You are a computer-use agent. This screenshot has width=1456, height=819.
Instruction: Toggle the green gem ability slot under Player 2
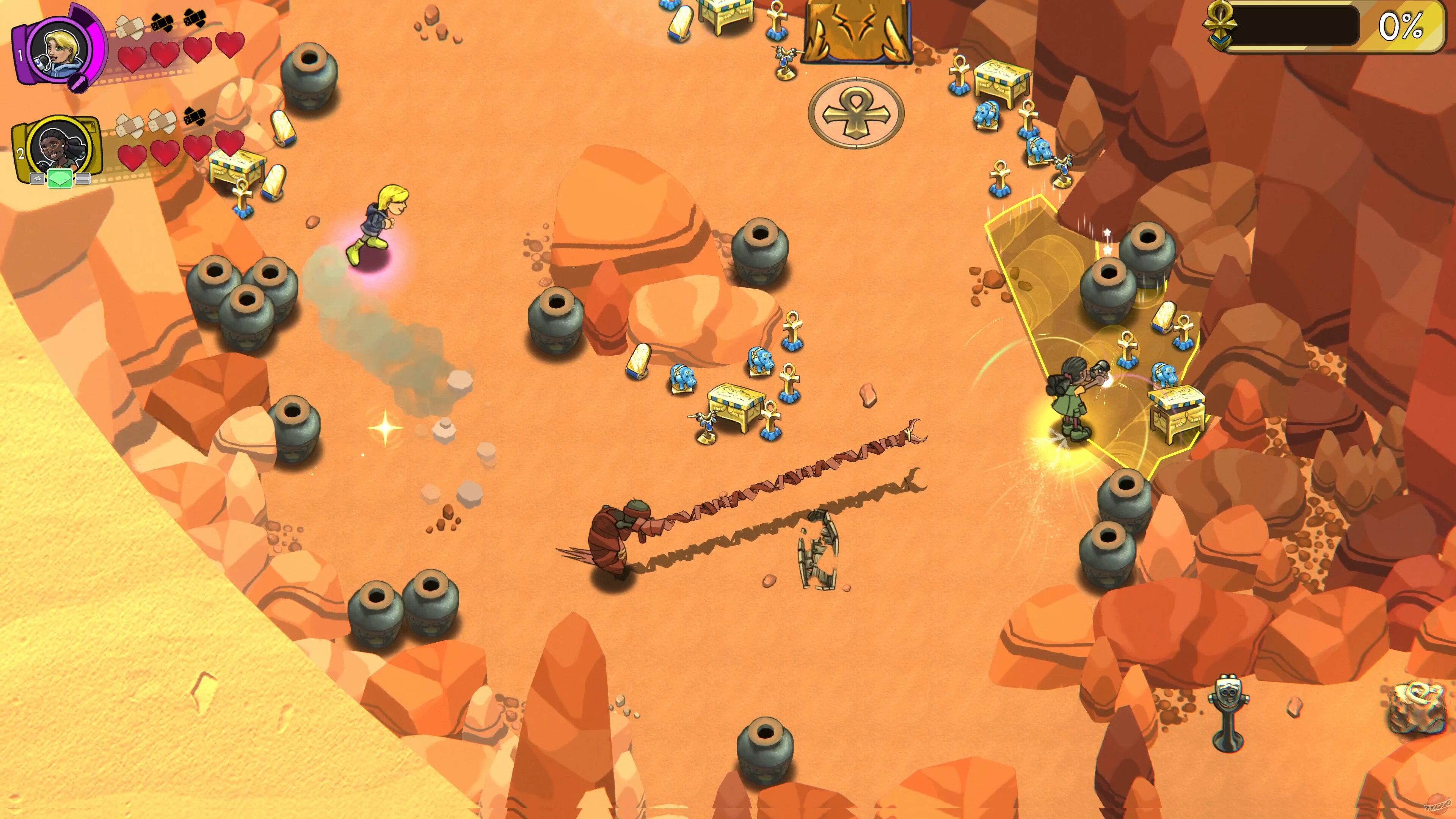tap(60, 179)
